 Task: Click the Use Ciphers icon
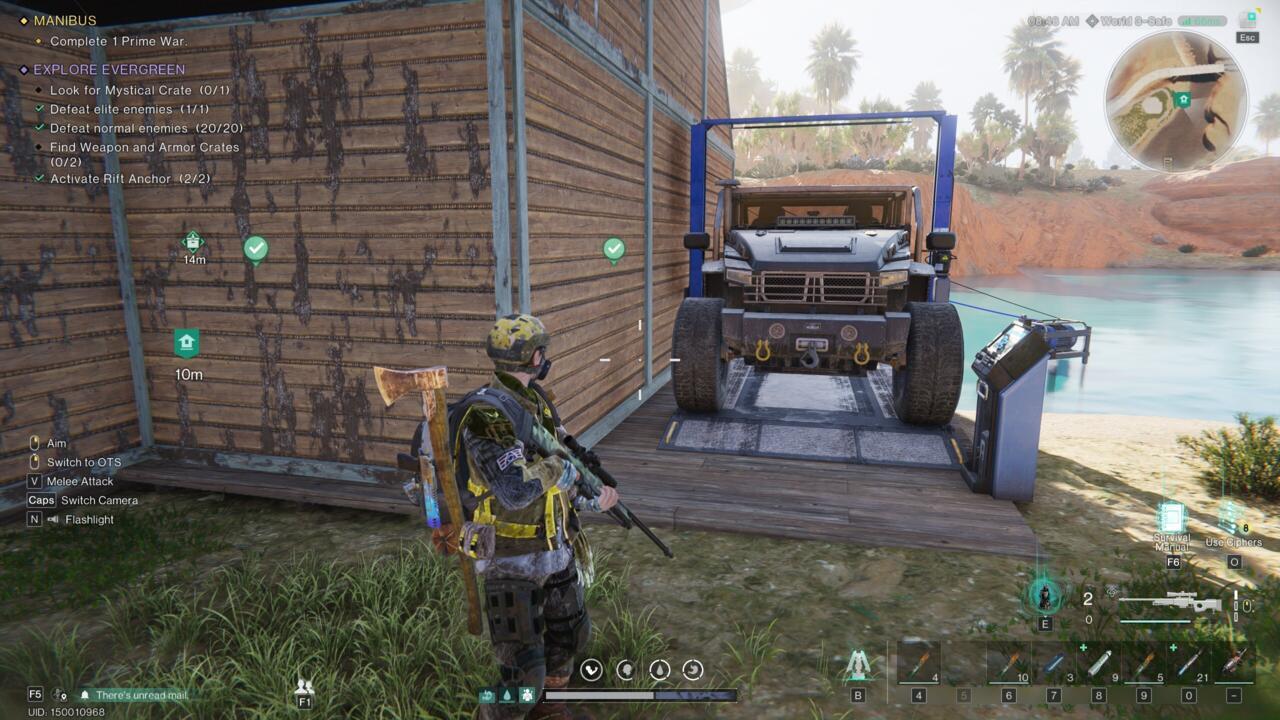[1227, 518]
